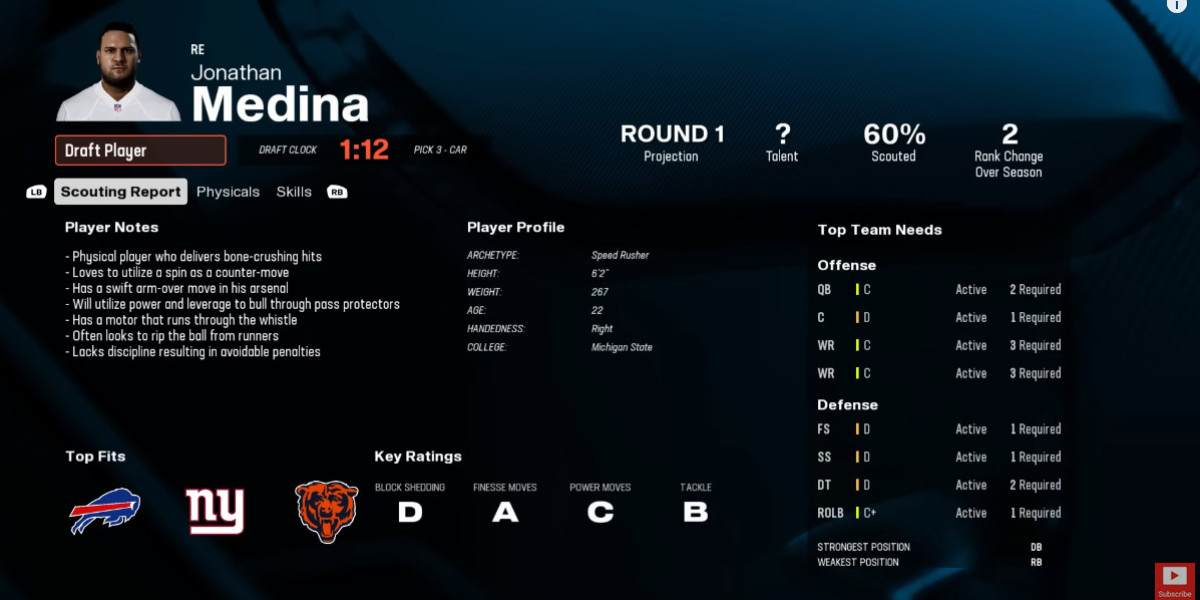Select the Scouting Report tab
The height and width of the screenshot is (600, 1200).
(x=121, y=192)
